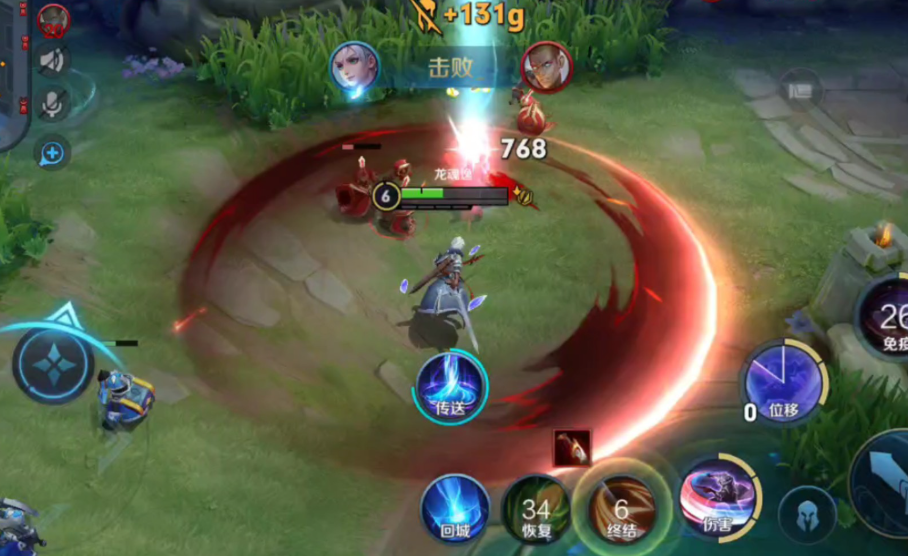Activate the 传送 teleport spell

coord(451,384)
